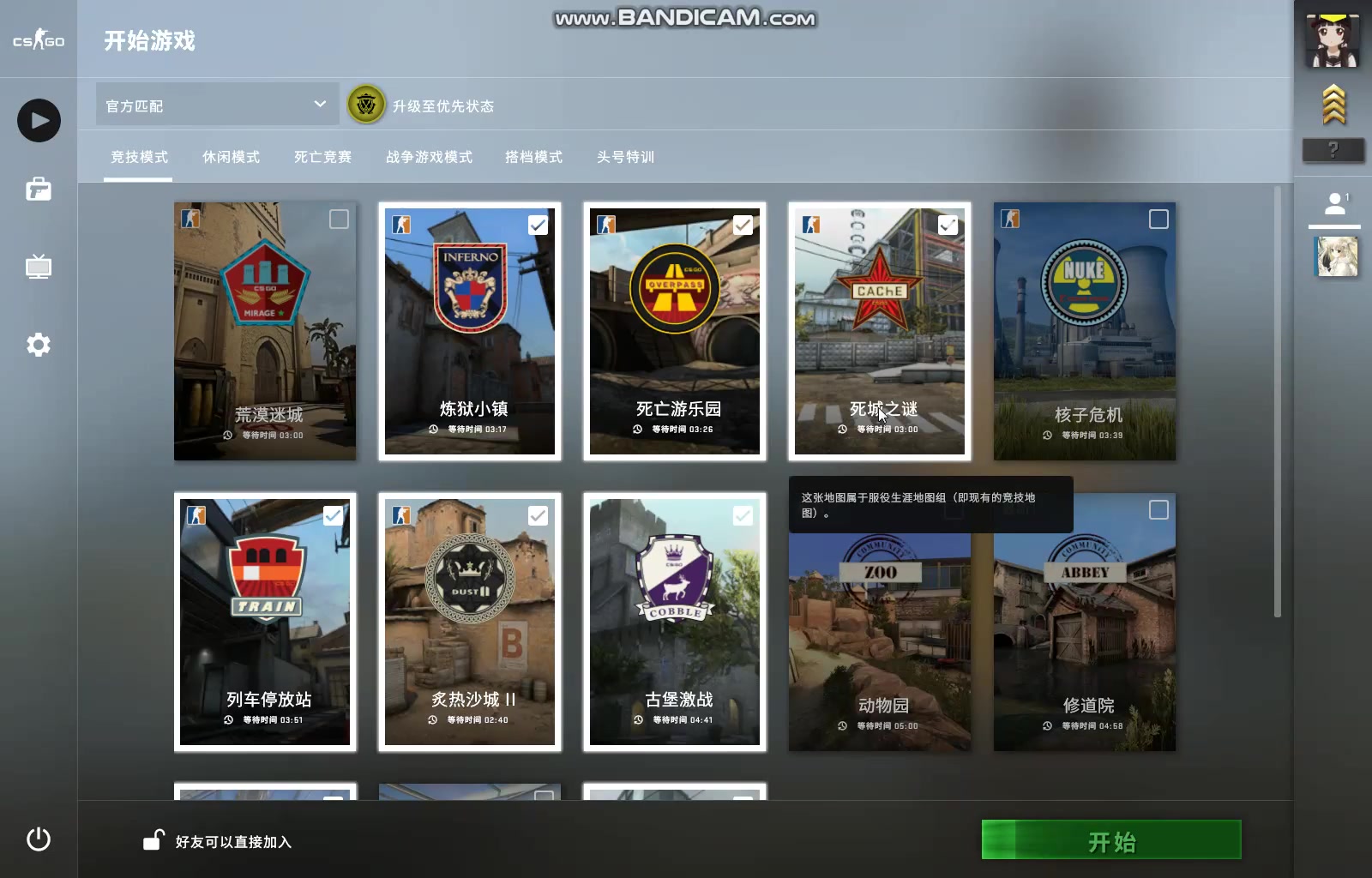Viewport: 1372px width, 878px height.
Task: Expand the friends list panel on the right
Action: pos(1335,202)
